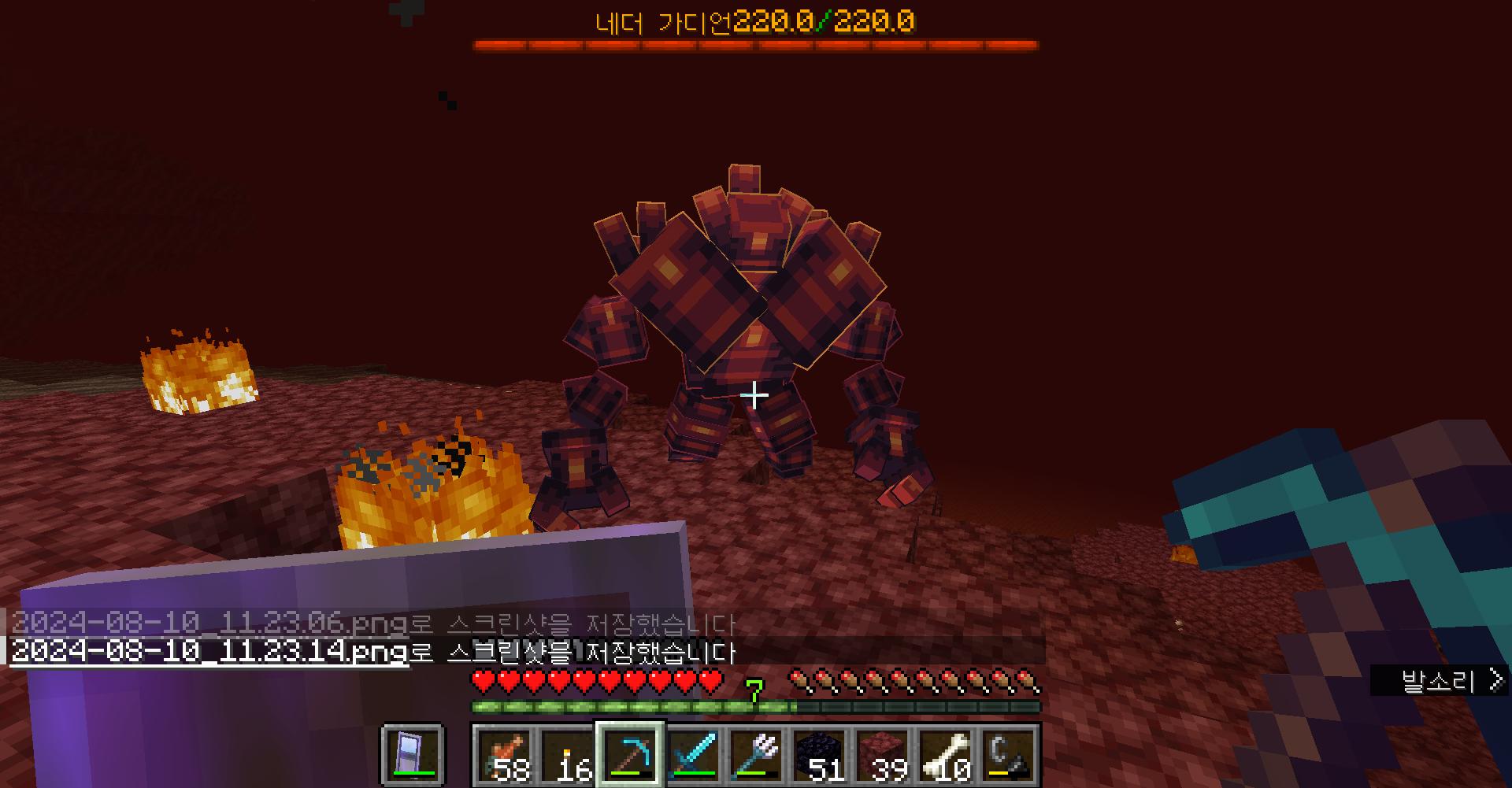The height and width of the screenshot is (788, 1512).
Task: Click the 발소리 subtitle chevron
Action: pos(1495,679)
